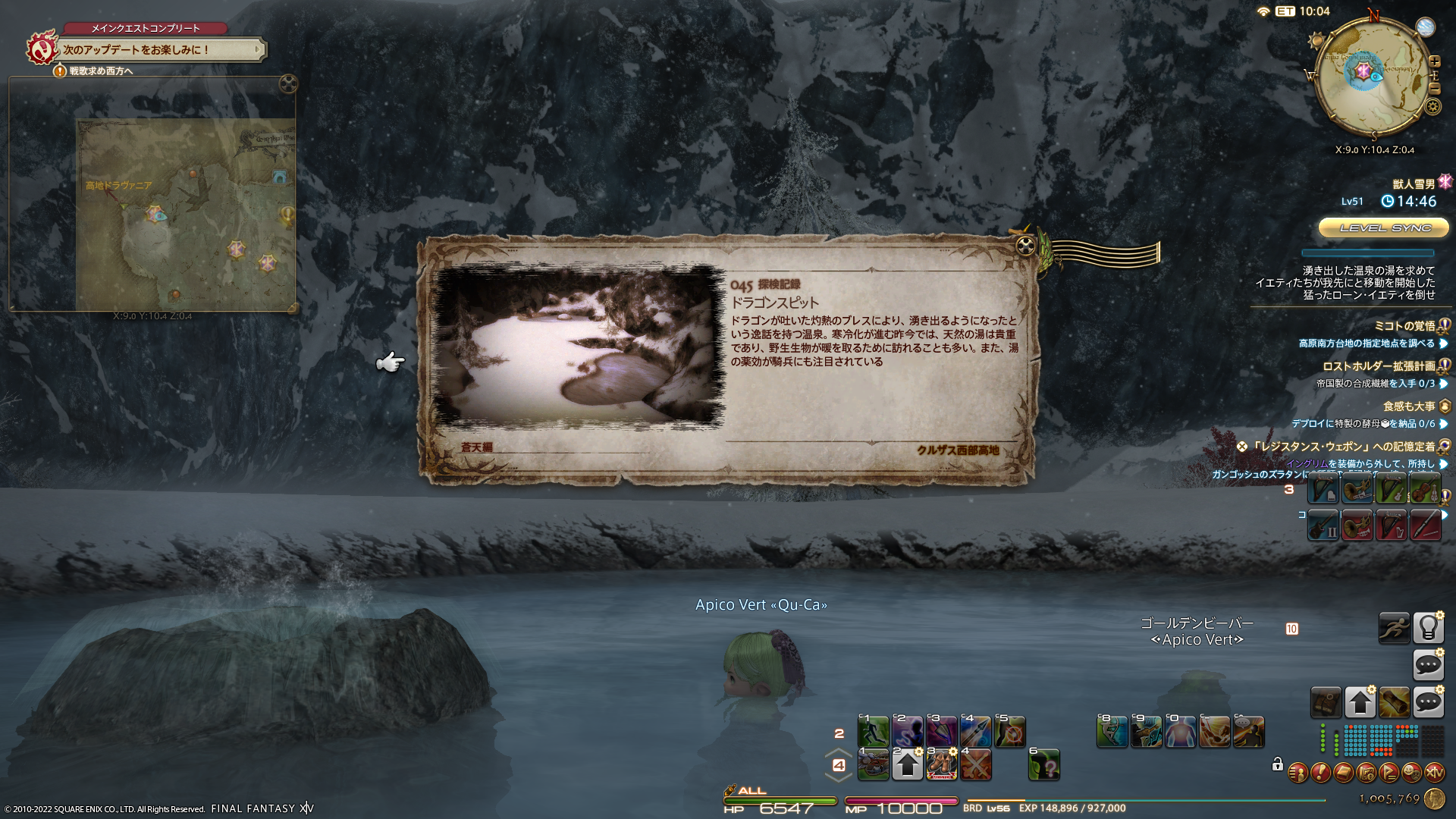
Task: Open the exclamation mark duty menu icon
Action: 1320,773
